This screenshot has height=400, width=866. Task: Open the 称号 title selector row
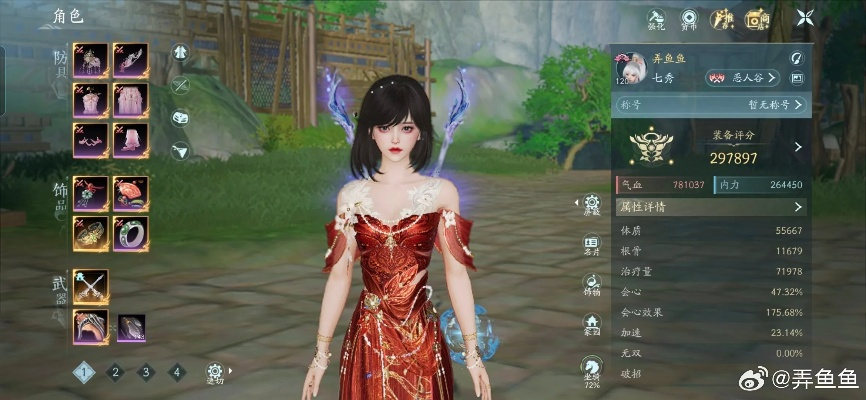[x=710, y=104]
